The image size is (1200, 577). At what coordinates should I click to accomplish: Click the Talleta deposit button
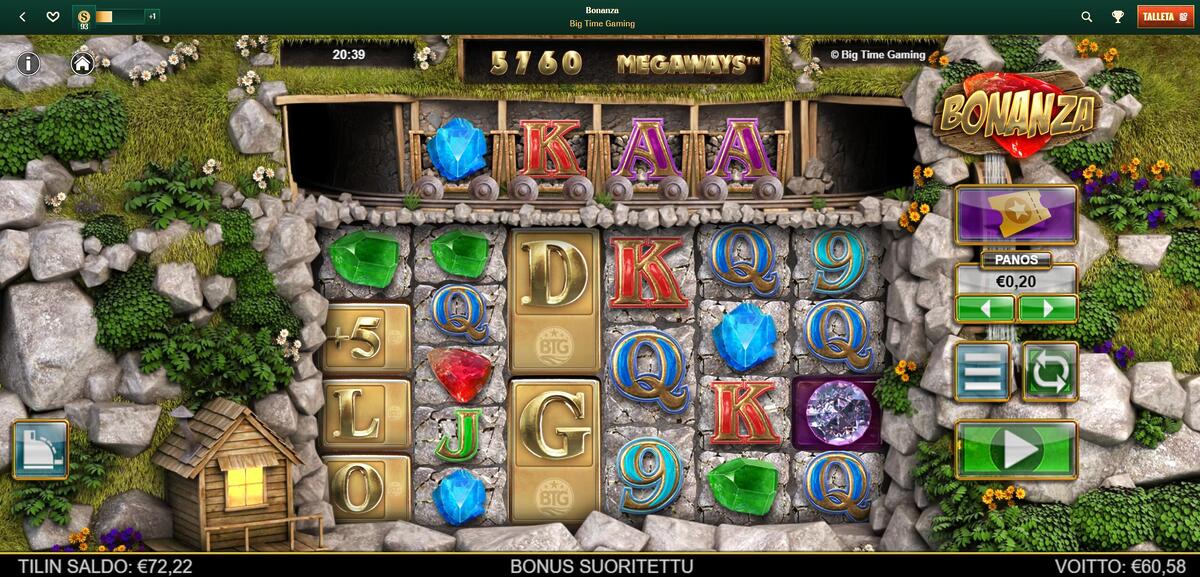point(1165,17)
